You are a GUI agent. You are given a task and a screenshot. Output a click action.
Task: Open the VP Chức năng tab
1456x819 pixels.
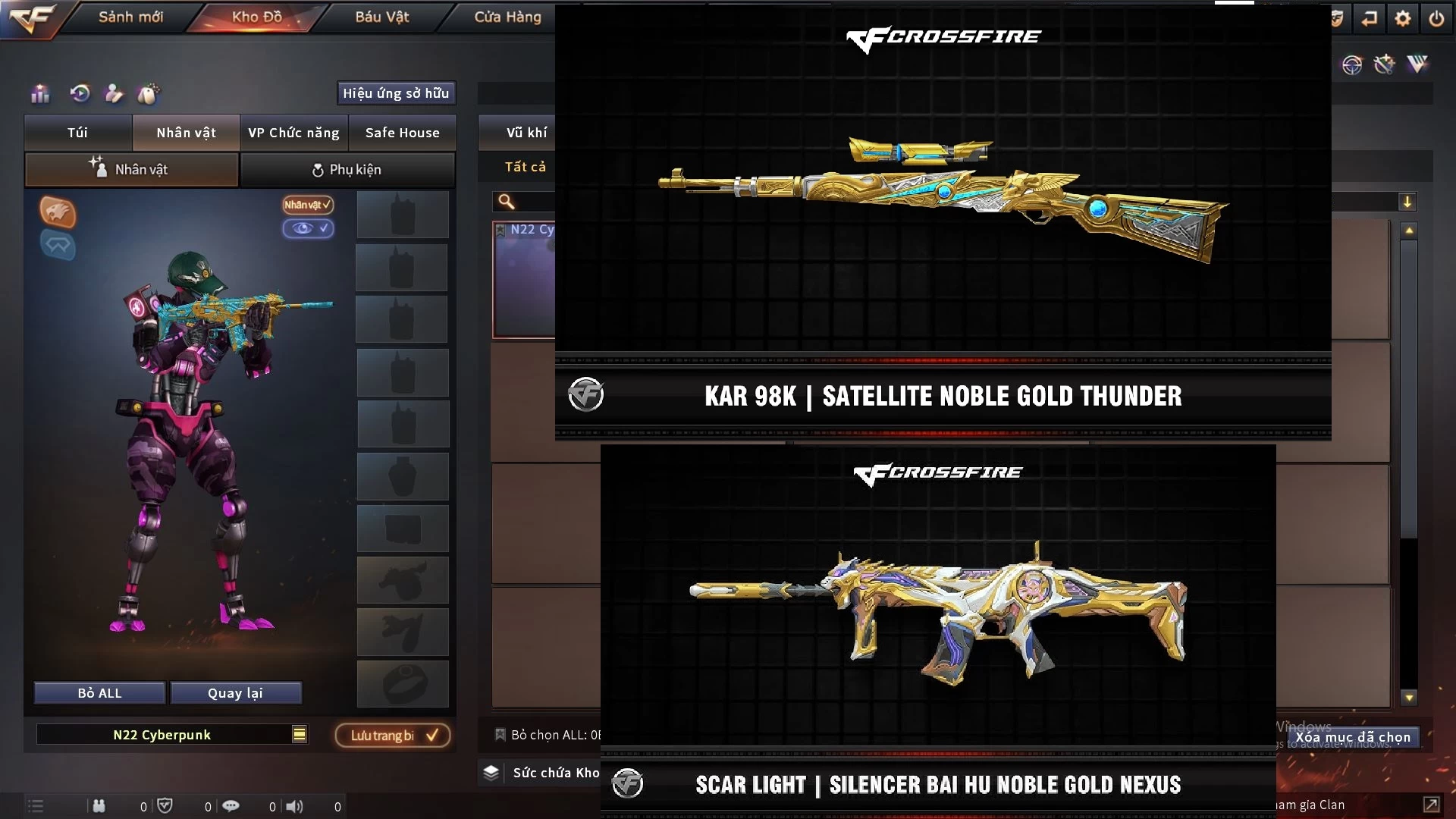click(293, 133)
